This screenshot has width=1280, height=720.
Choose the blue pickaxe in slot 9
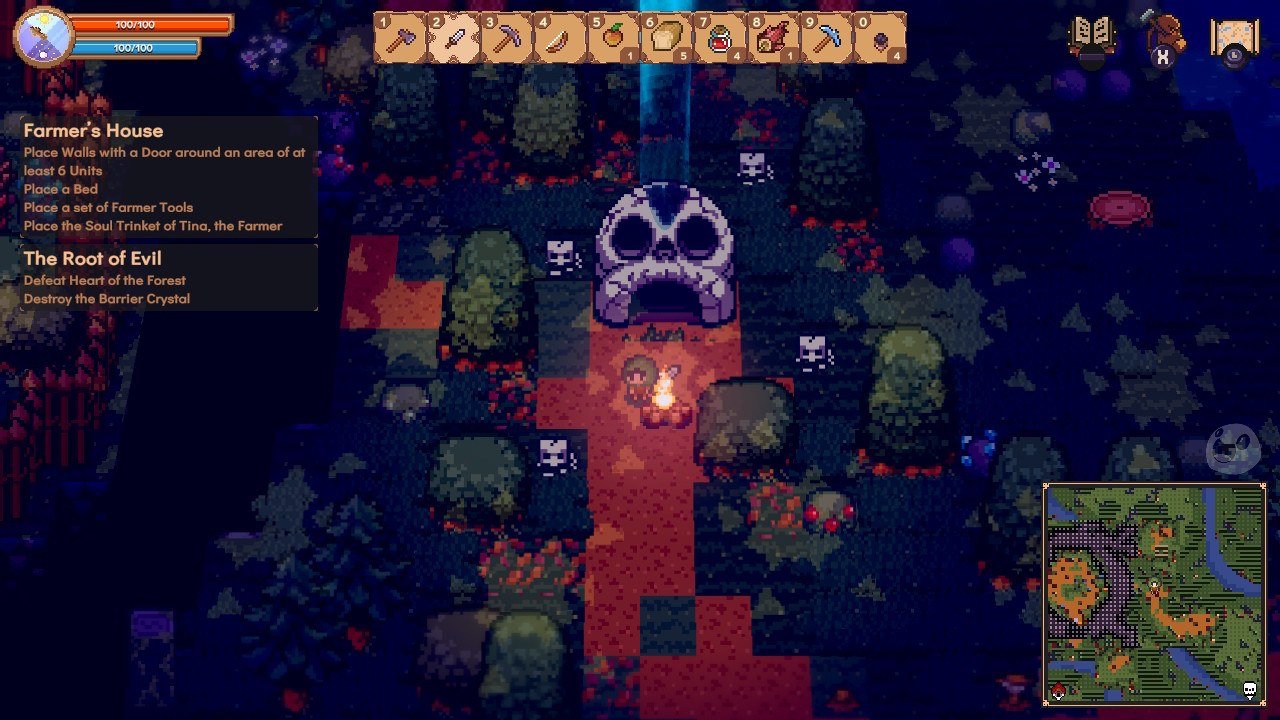827,38
